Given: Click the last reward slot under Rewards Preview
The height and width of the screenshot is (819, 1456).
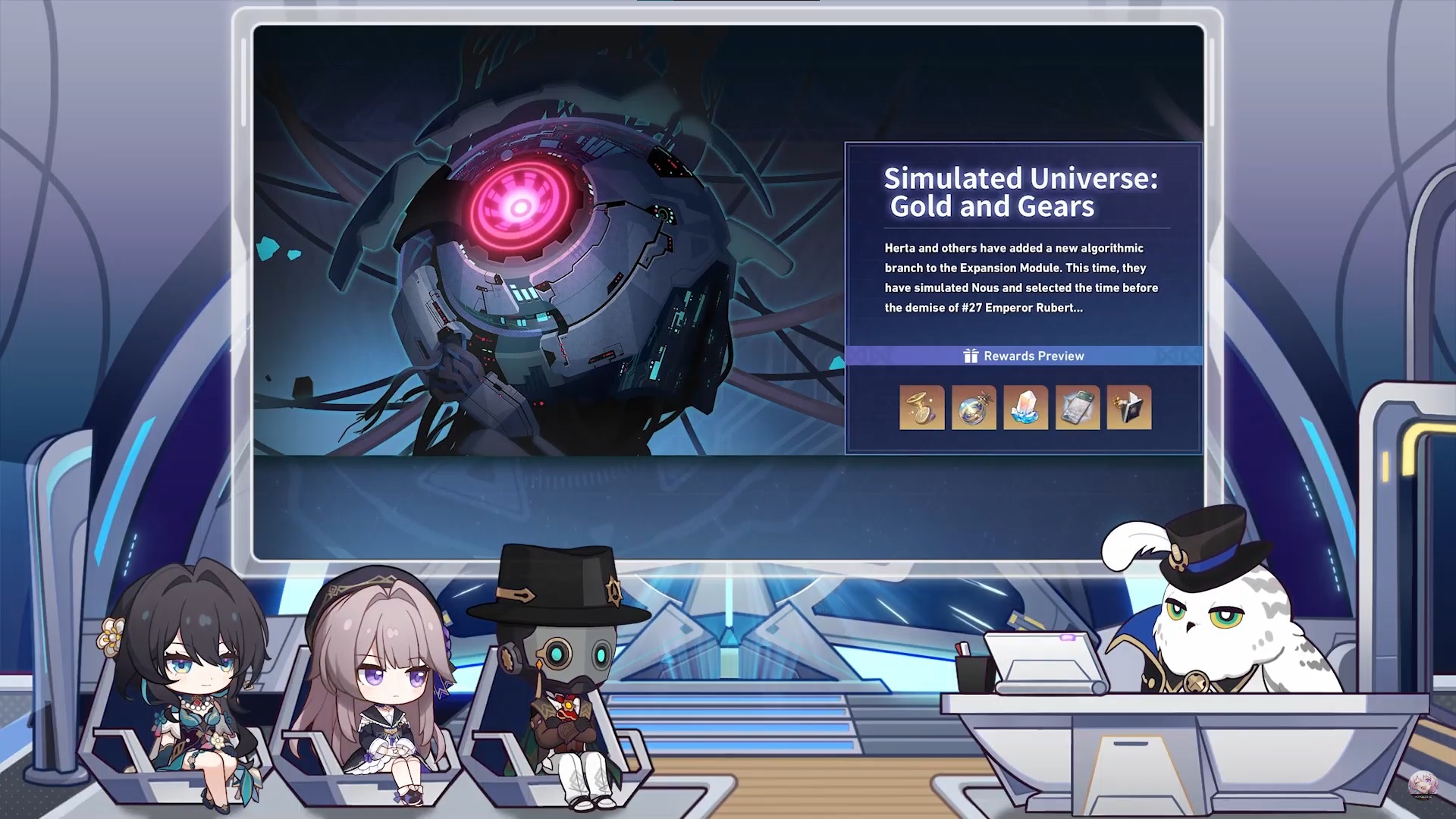Looking at the screenshot, I should tap(1129, 408).
